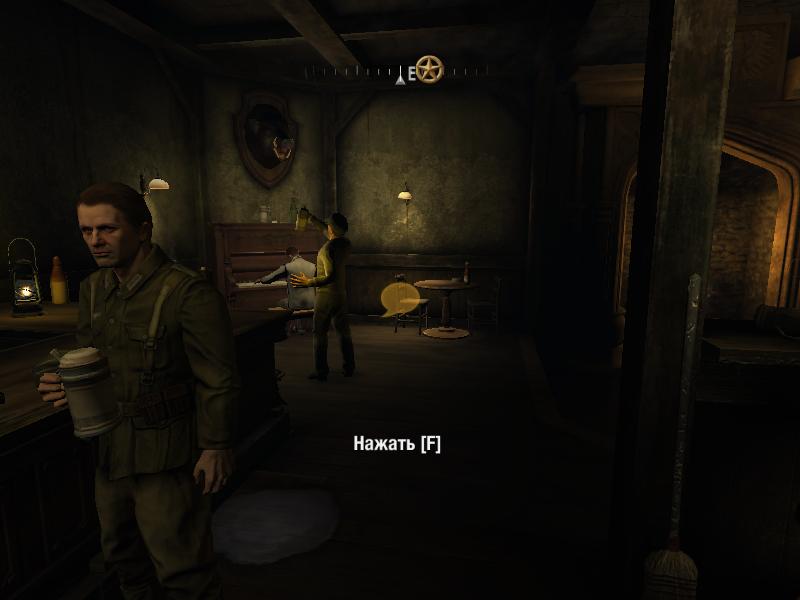Click the orange speech bubble talk icon

[x=397, y=297]
